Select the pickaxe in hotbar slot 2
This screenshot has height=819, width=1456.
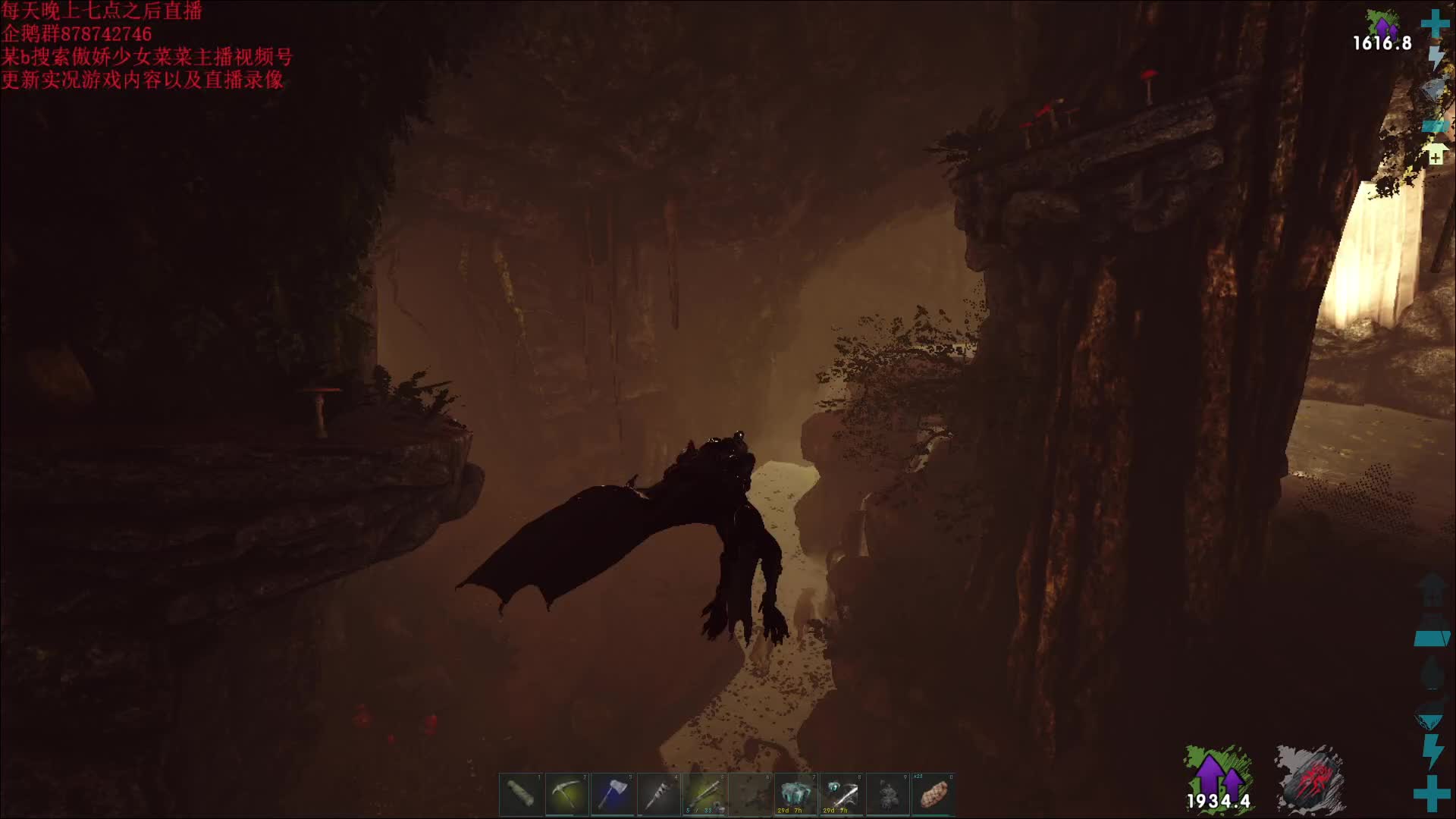[566, 795]
